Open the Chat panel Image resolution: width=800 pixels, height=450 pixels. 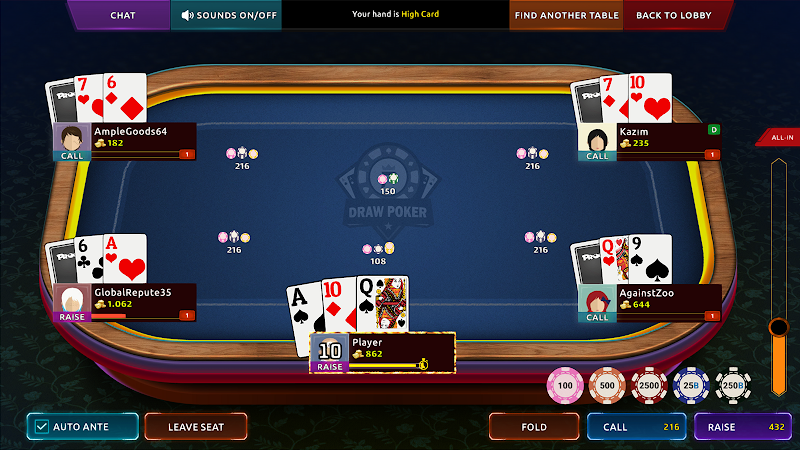point(122,15)
